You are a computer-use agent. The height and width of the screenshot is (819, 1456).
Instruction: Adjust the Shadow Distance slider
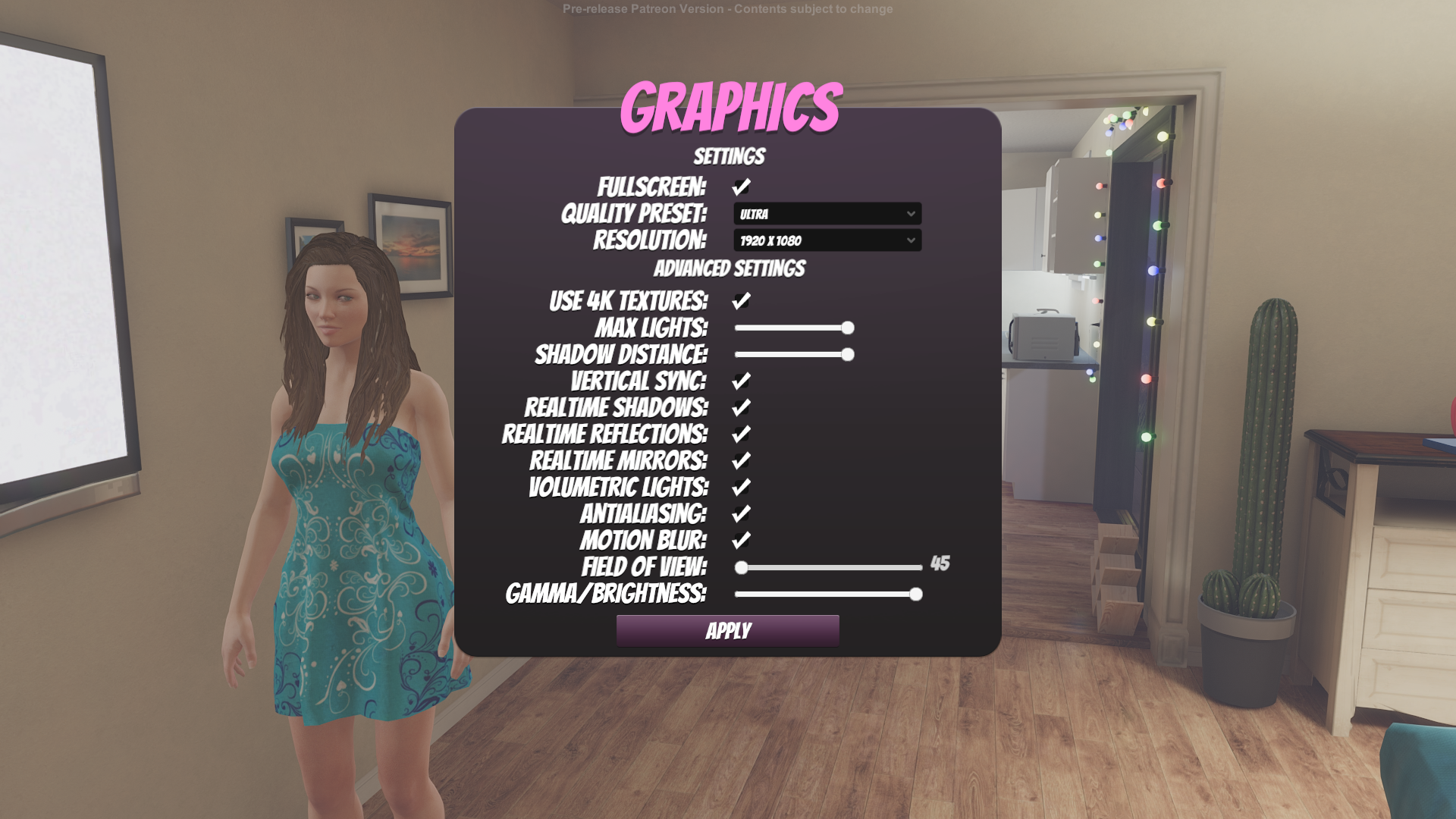click(x=847, y=353)
